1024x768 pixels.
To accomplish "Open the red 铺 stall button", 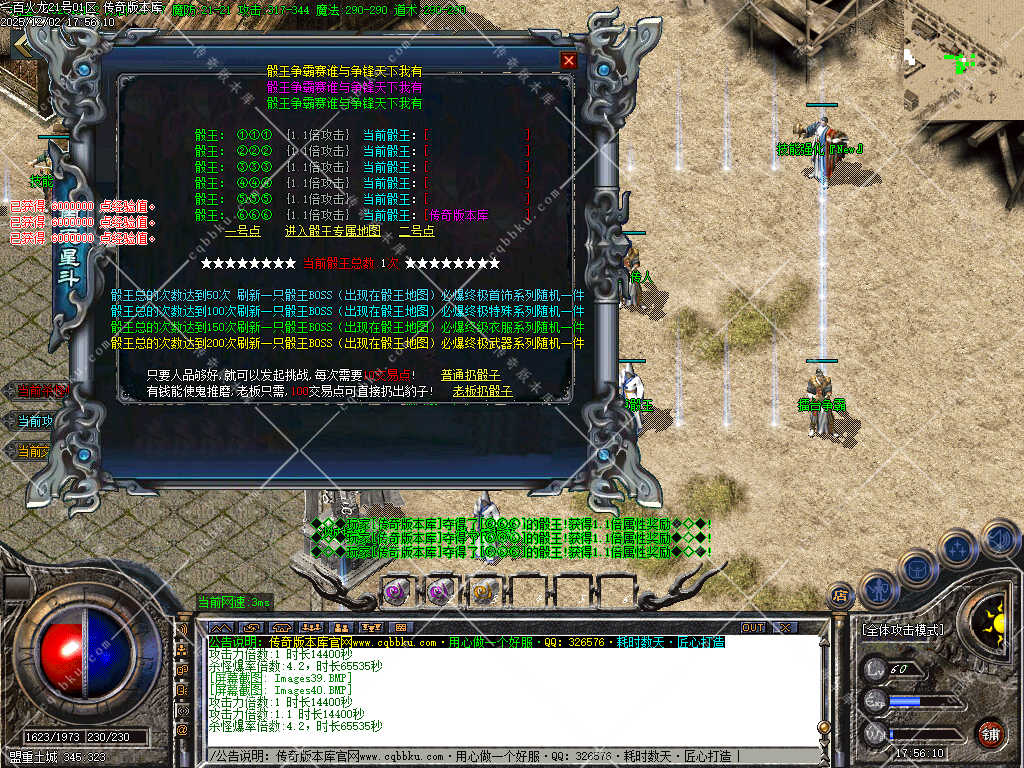I will tap(990, 733).
